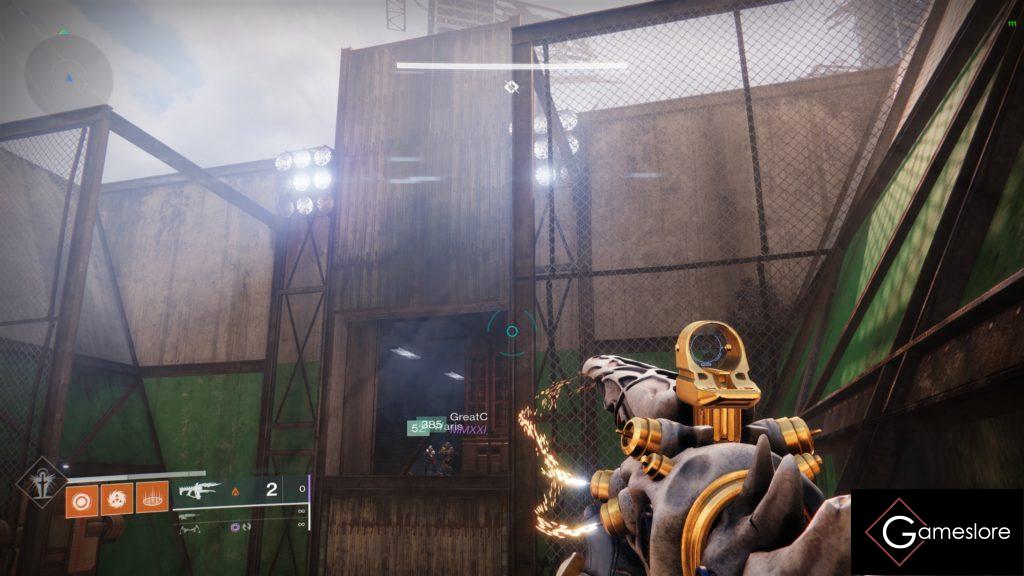Select the equipped heavy weapon icon
Viewport: 1024px width, 576px height.
199,491
